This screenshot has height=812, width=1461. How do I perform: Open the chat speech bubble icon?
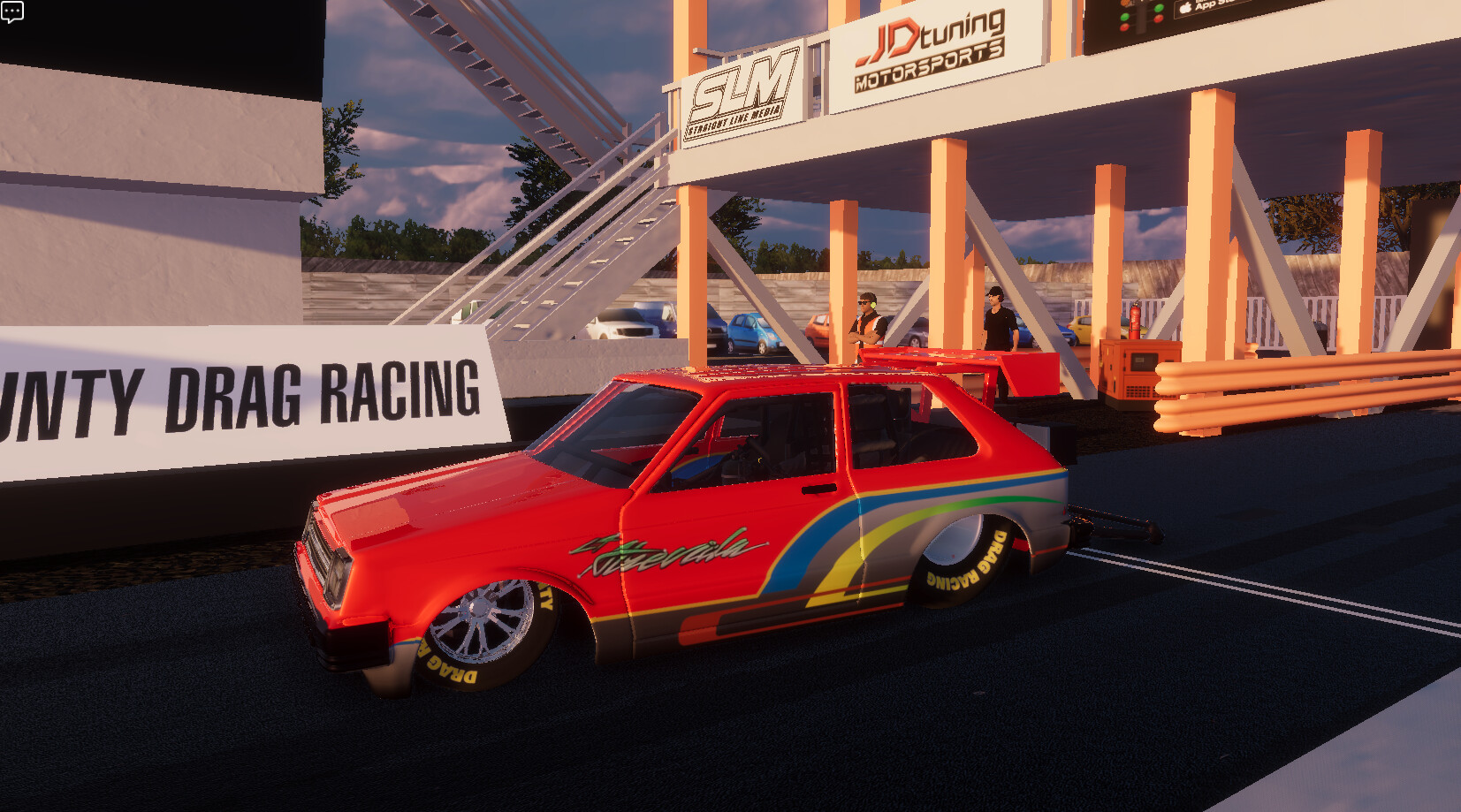12,12
